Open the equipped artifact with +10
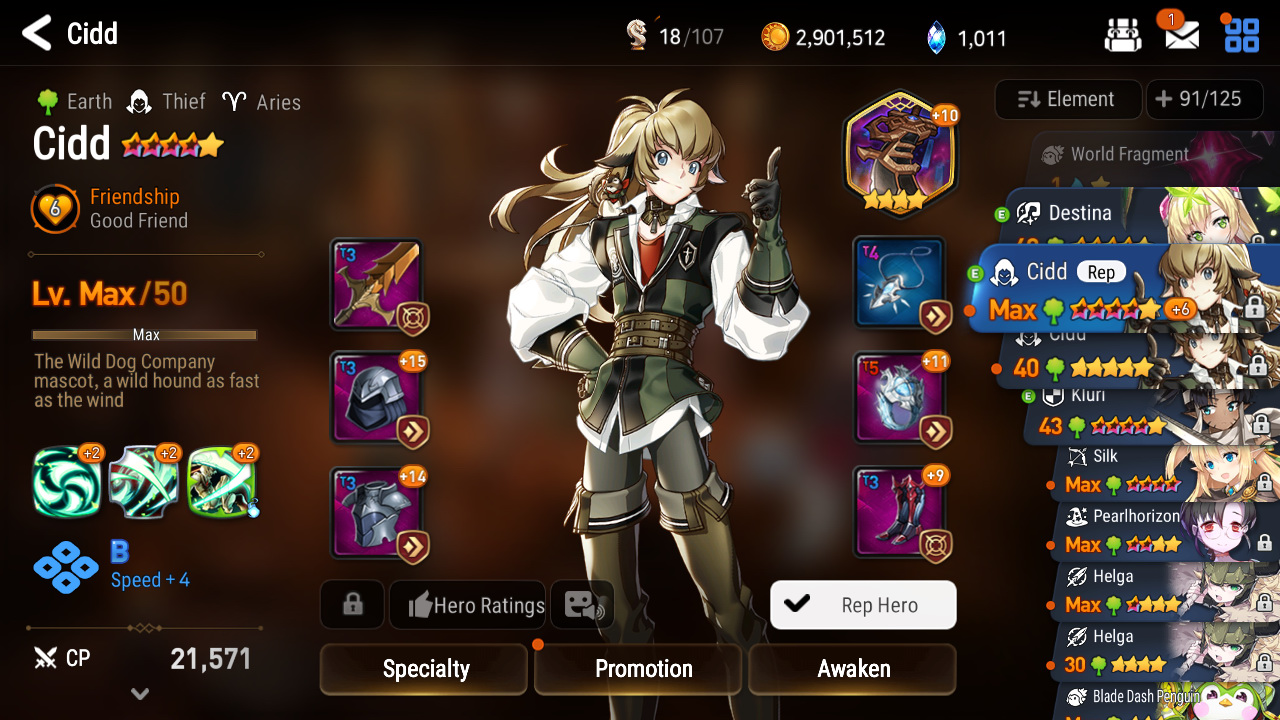The width and height of the screenshot is (1280, 720). (x=899, y=154)
